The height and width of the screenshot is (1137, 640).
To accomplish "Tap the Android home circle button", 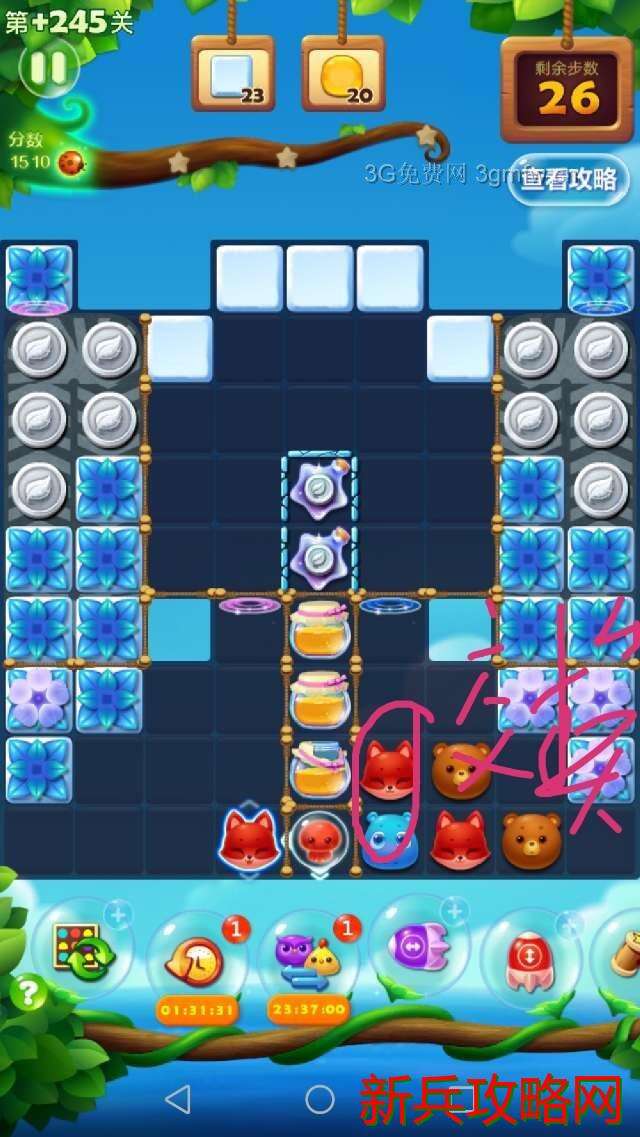I will click(x=320, y=1099).
